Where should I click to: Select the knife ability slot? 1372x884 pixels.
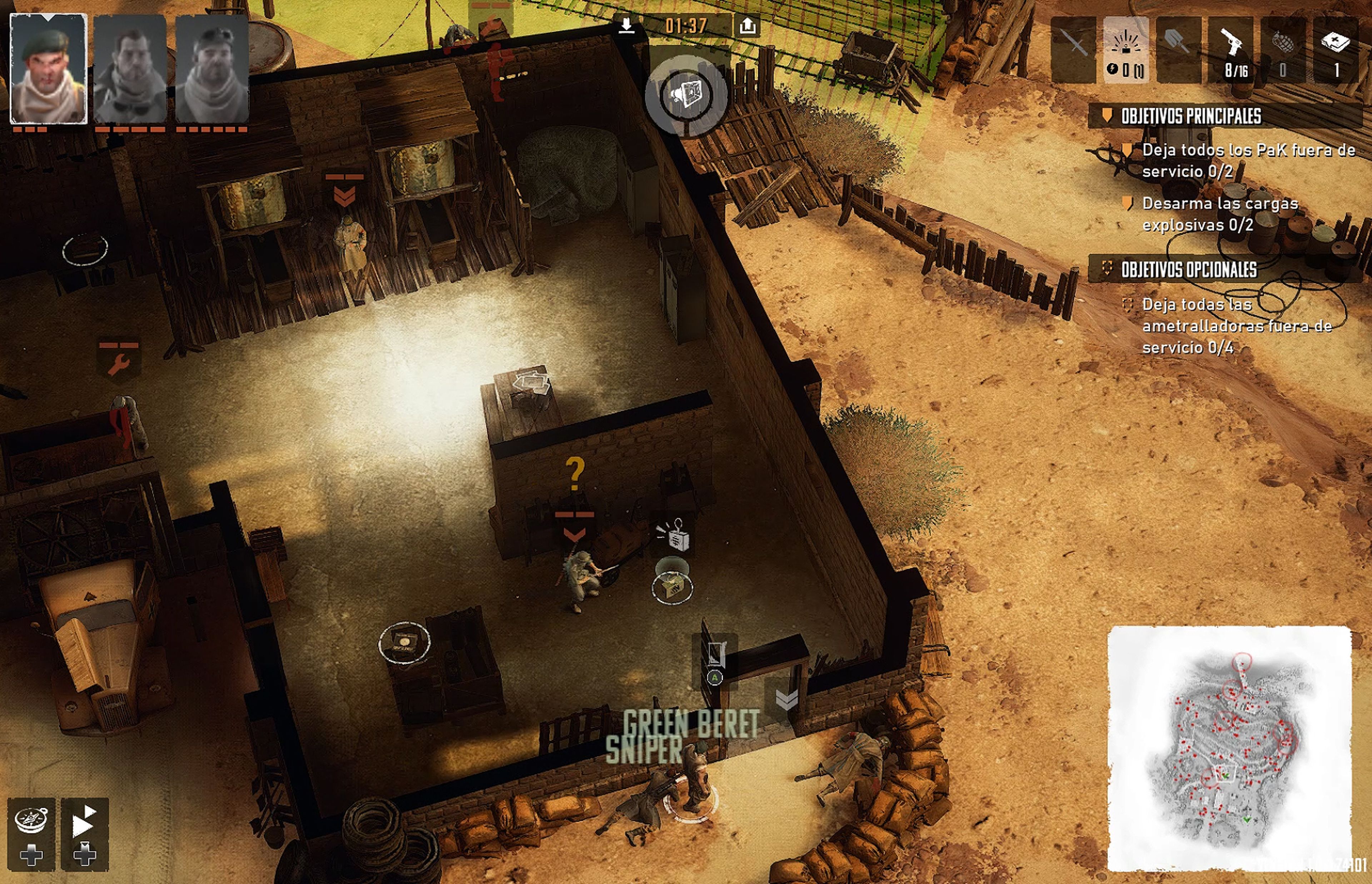click(1073, 49)
